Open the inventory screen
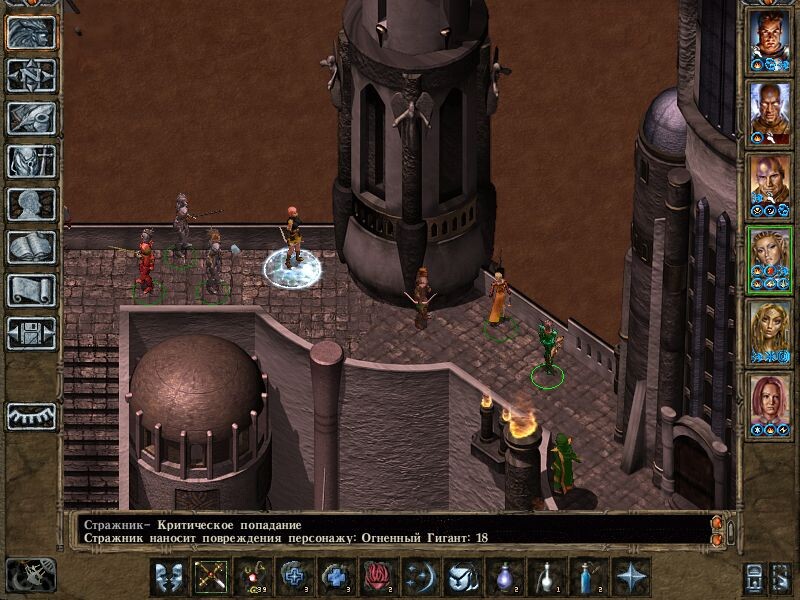This screenshot has height=600, width=800. (31, 160)
